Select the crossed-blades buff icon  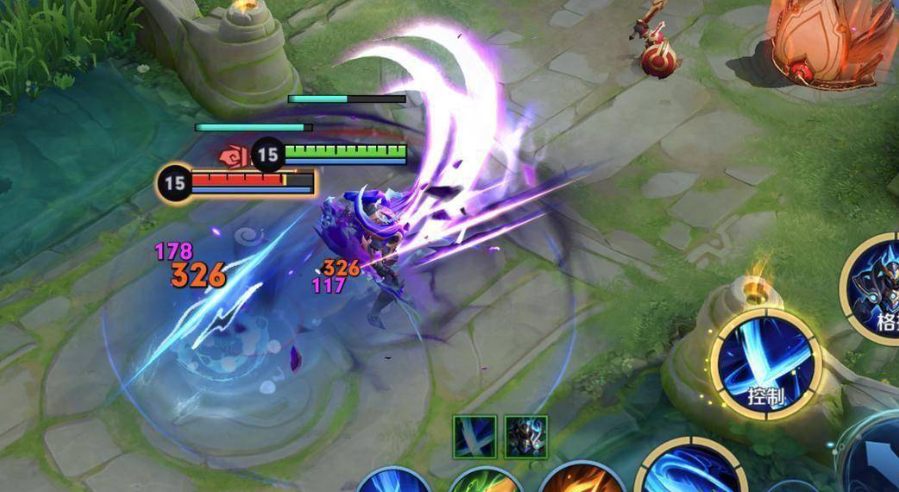474,436
